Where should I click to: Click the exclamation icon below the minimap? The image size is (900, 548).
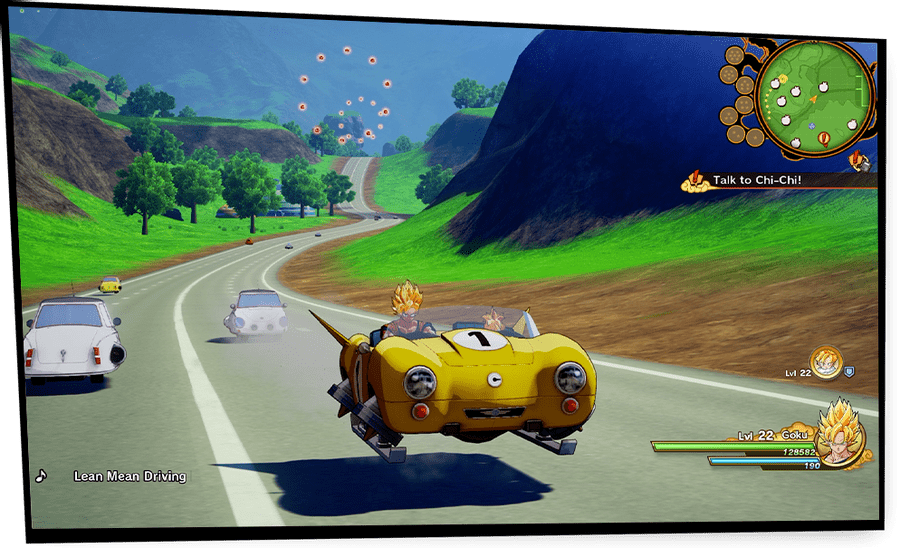(857, 160)
